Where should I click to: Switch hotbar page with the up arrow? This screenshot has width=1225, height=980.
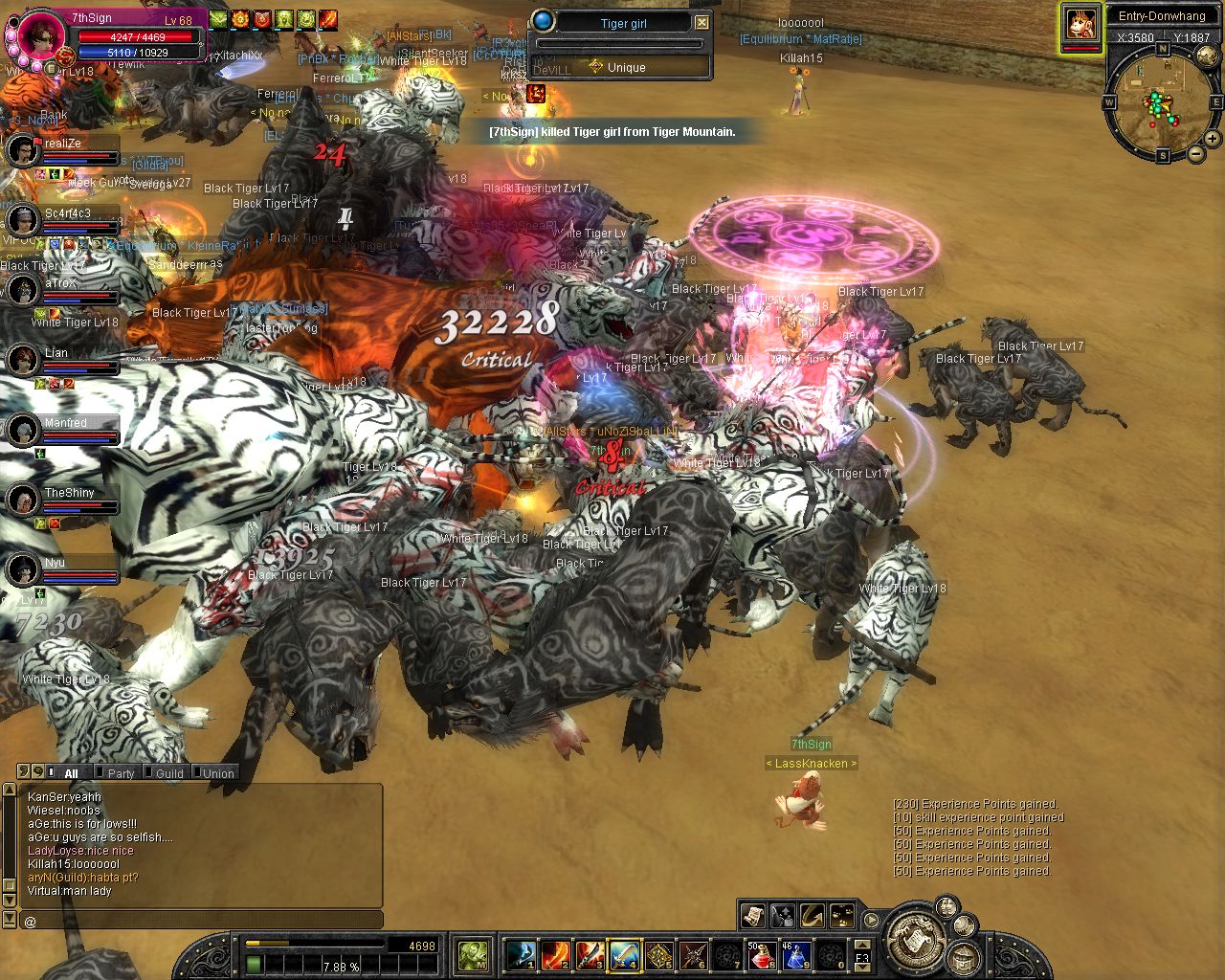tap(862, 943)
